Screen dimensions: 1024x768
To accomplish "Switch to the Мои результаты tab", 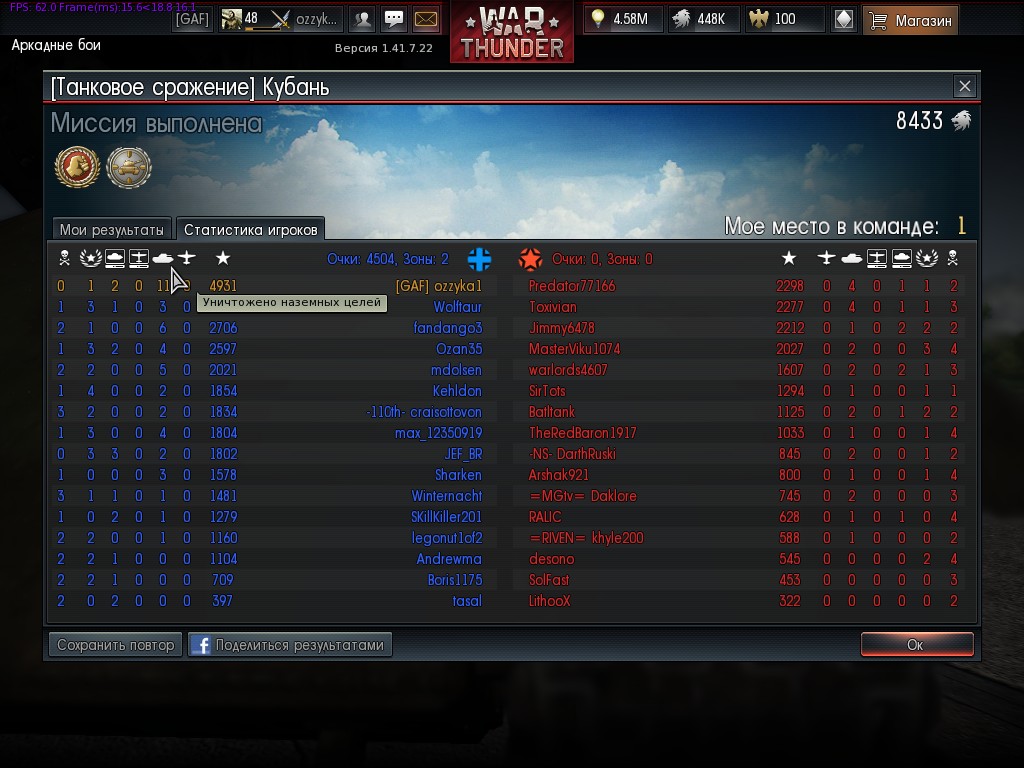I will tap(111, 229).
